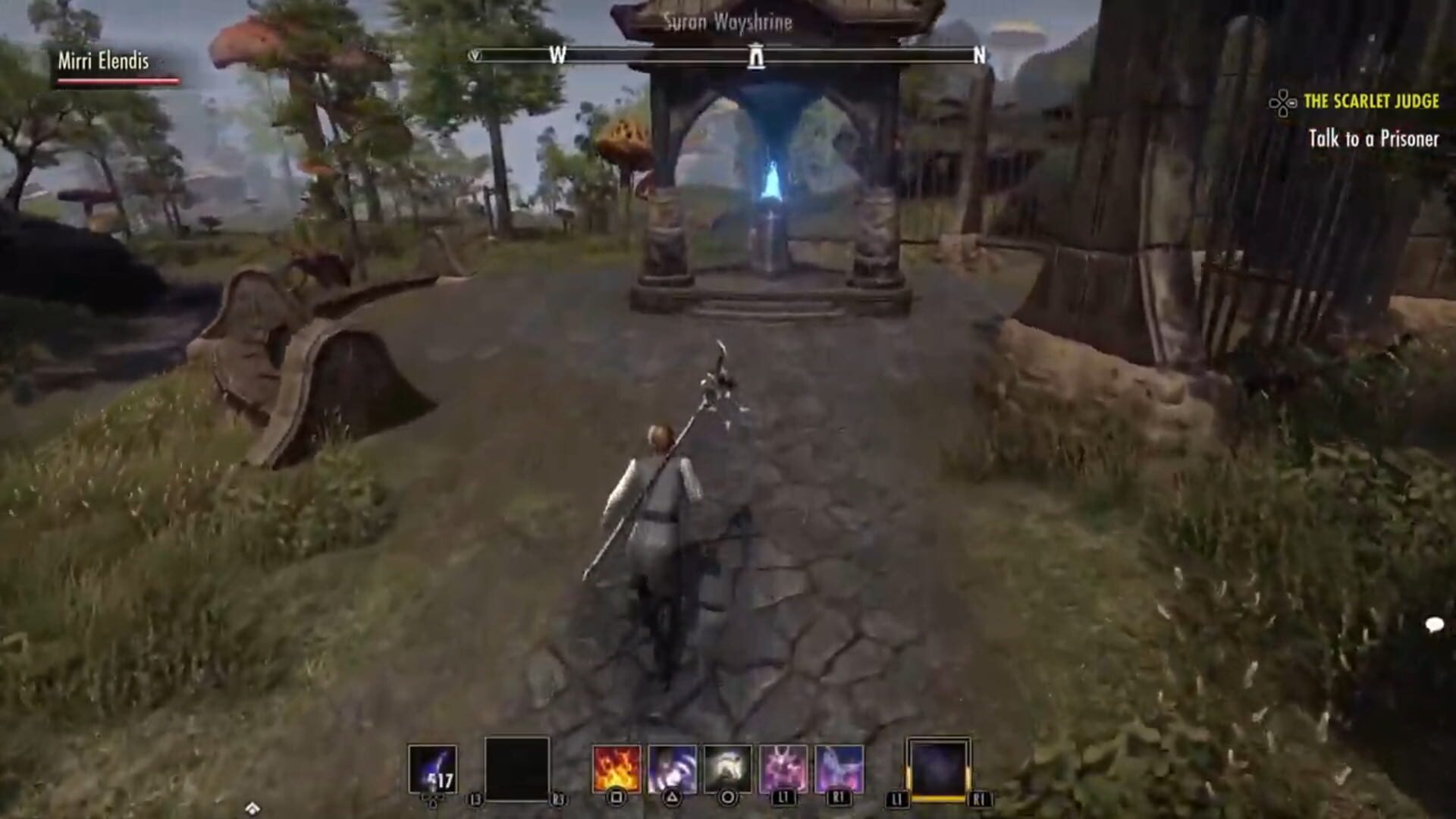Select the wayshrine pin on the compass
1456x819 pixels.
click(755, 56)
